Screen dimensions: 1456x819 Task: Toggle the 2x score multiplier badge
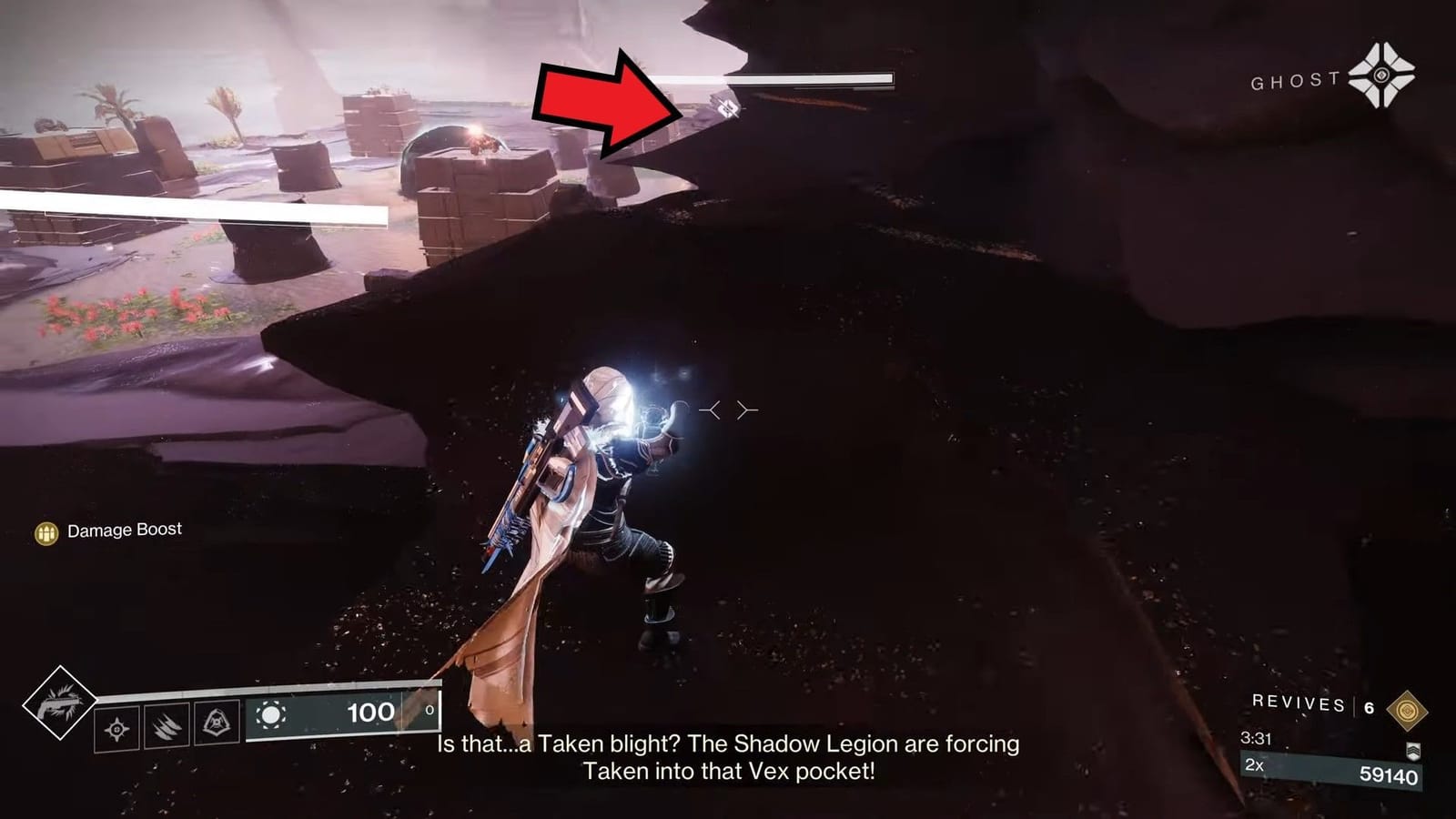(1254, 765)
